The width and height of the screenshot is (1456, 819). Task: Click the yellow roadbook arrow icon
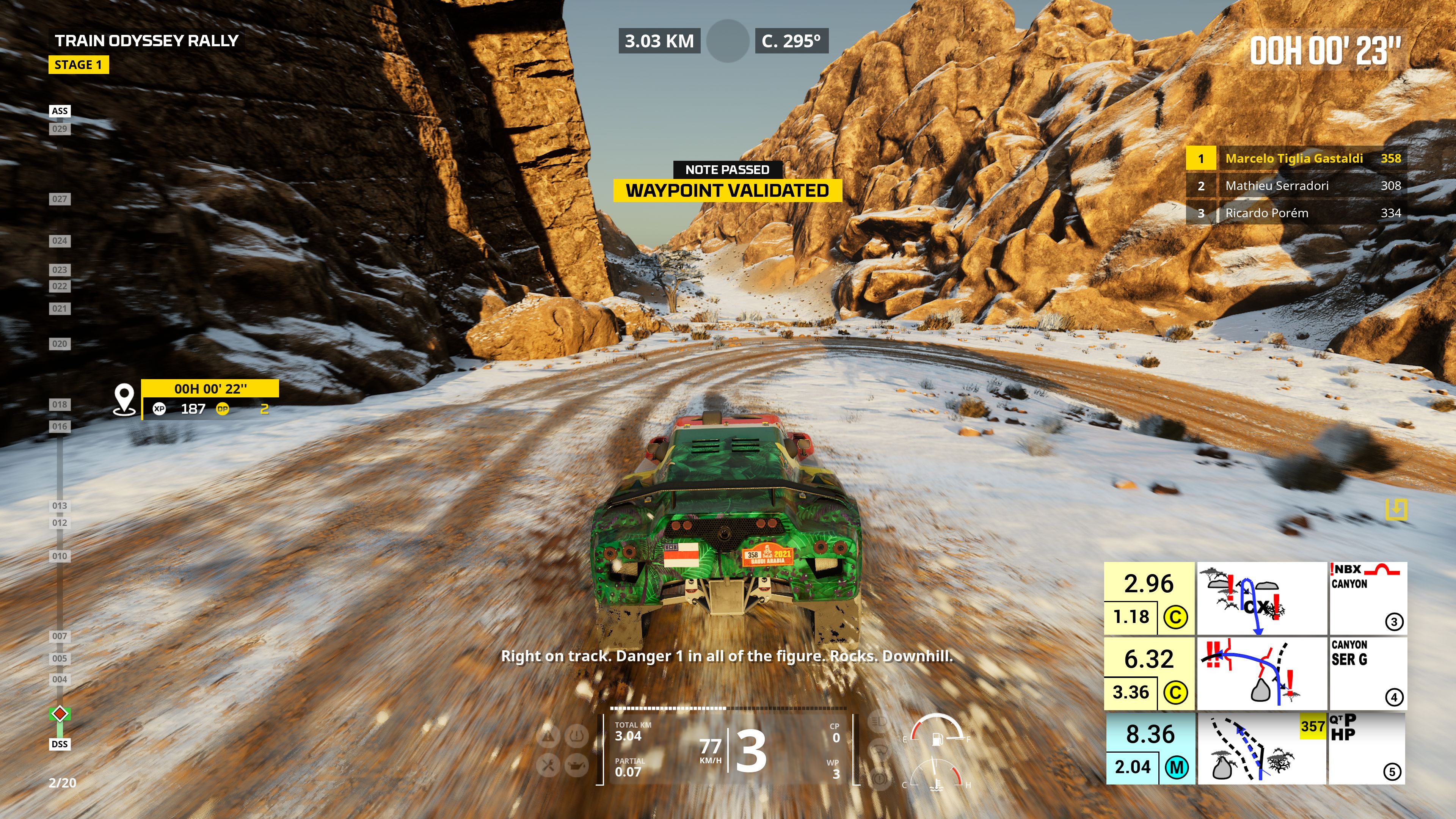1395,509
